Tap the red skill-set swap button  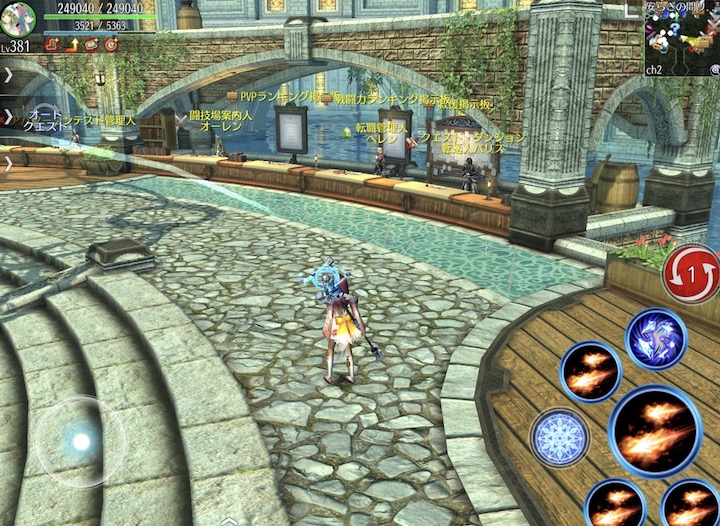click(x=690, y=273)
